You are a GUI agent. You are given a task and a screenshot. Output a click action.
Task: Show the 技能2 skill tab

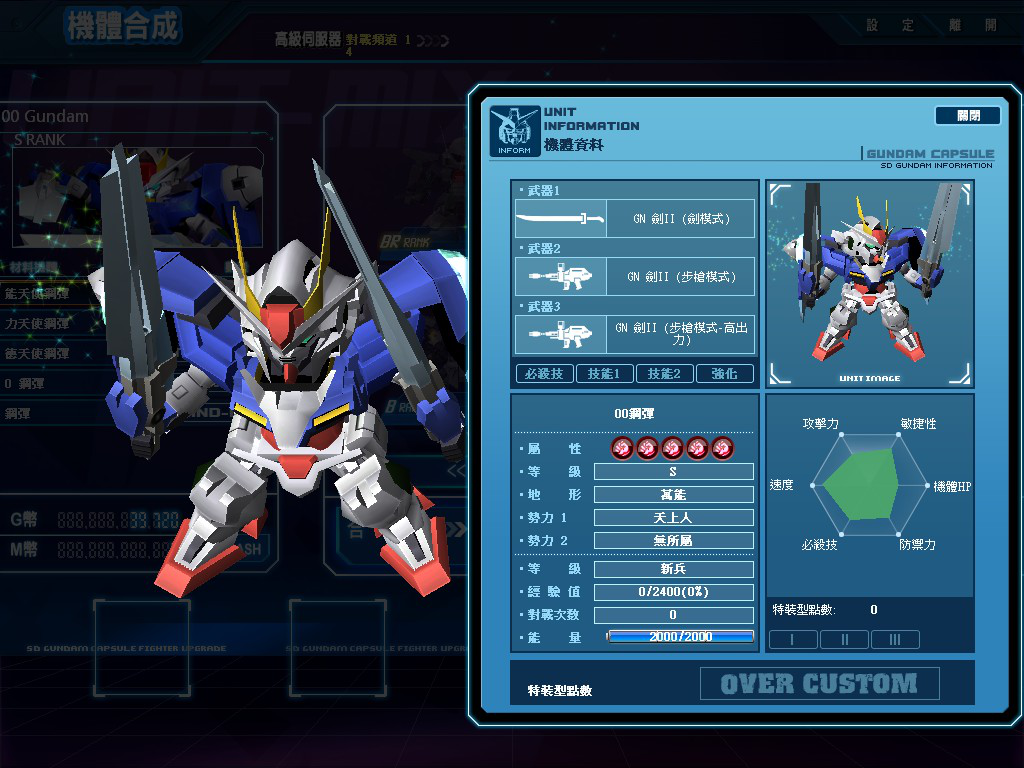pos(664,373)
